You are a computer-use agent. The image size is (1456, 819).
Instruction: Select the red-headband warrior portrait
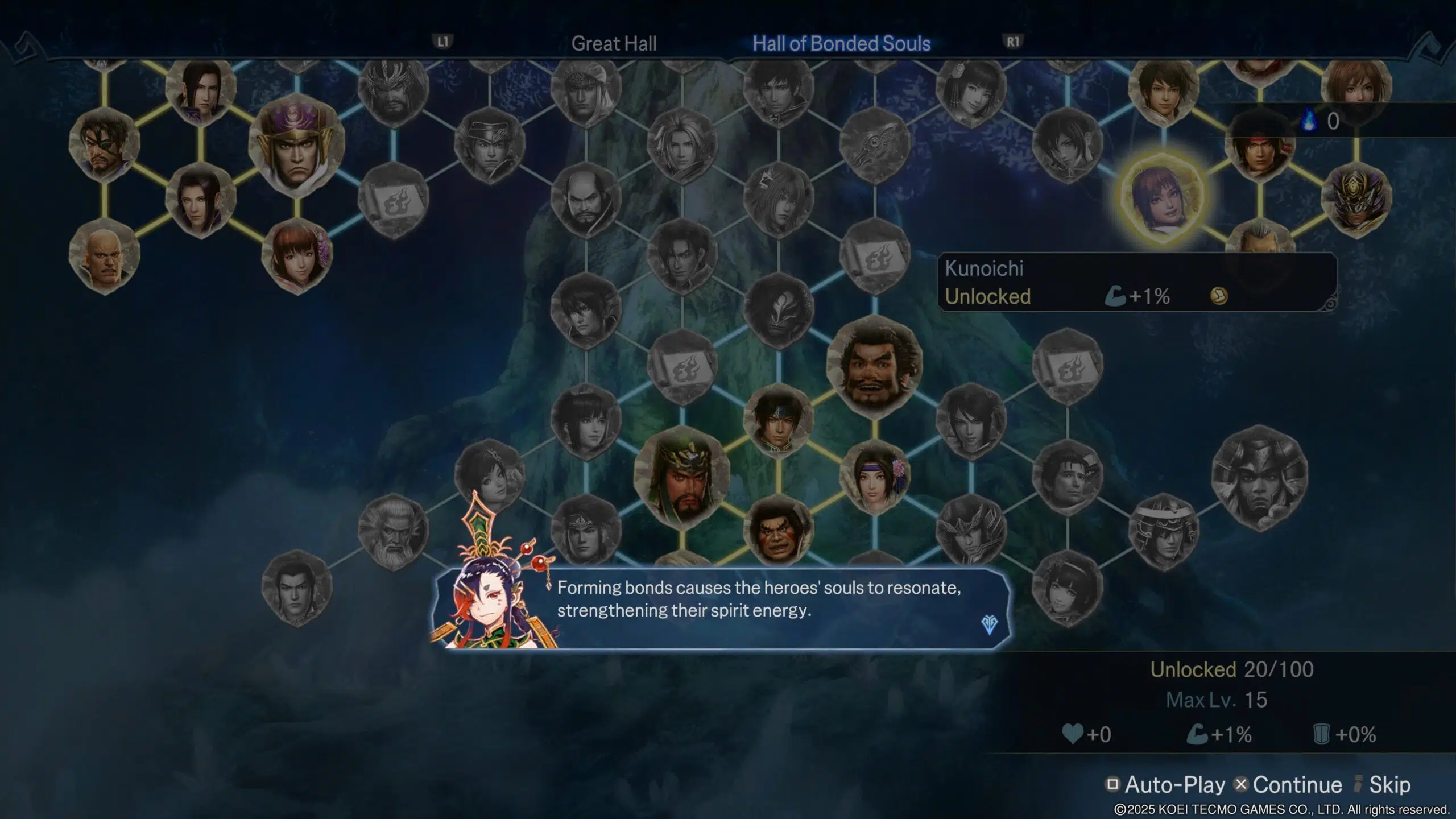pyautogui.click(x=1259, y=146)
